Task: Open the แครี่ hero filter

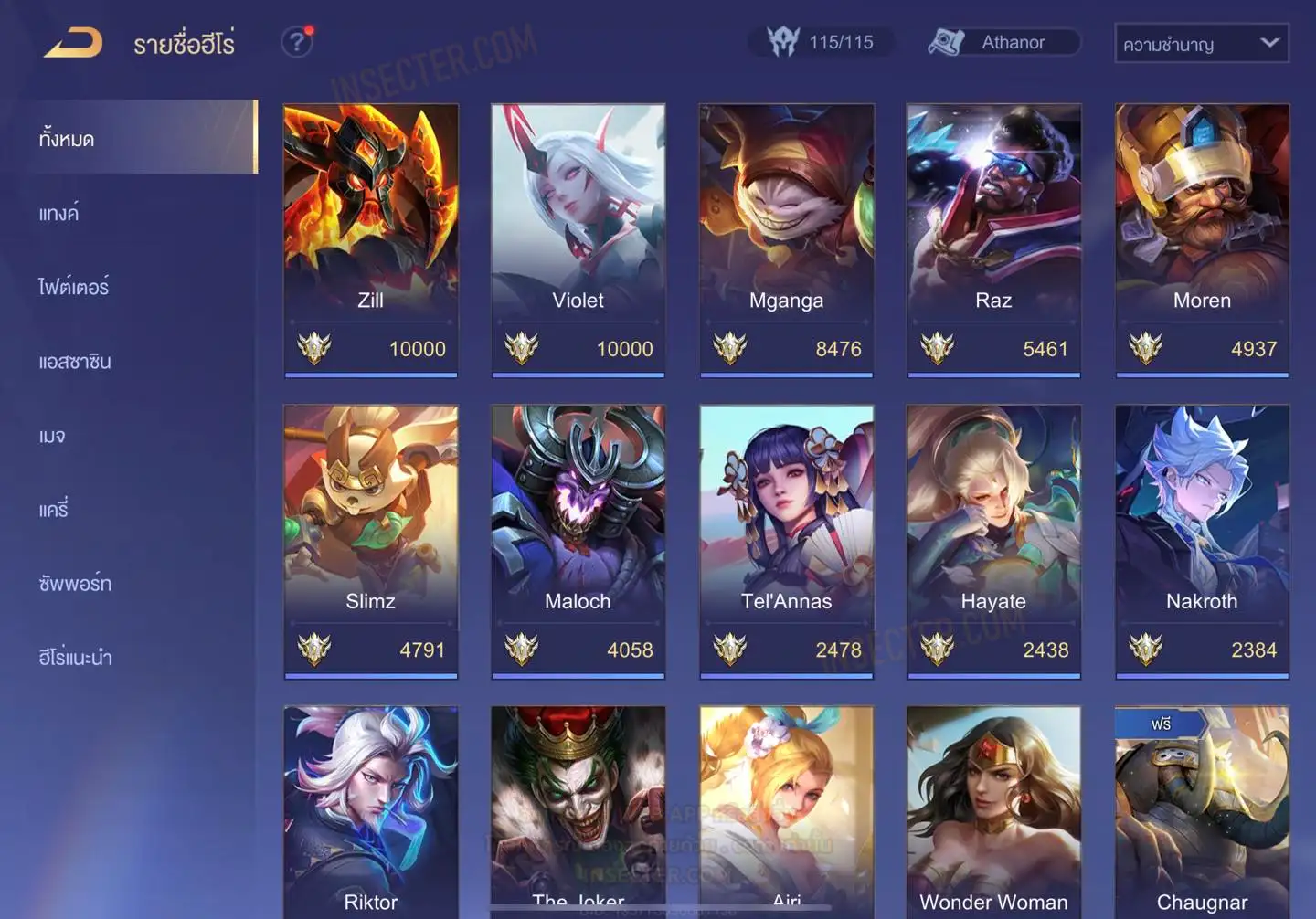Action: (54, 509)
